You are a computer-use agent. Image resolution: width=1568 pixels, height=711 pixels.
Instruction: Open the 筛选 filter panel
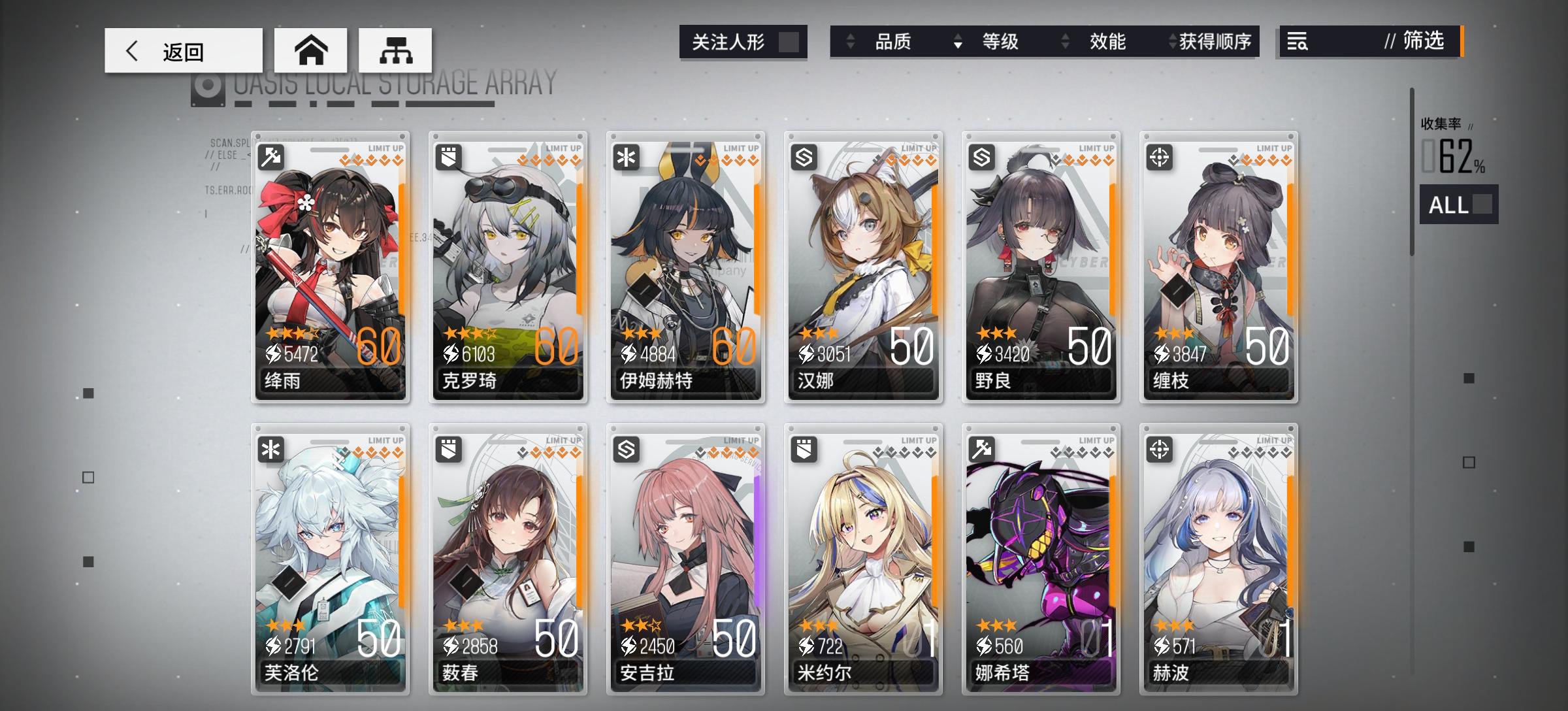pos(1428,42)
